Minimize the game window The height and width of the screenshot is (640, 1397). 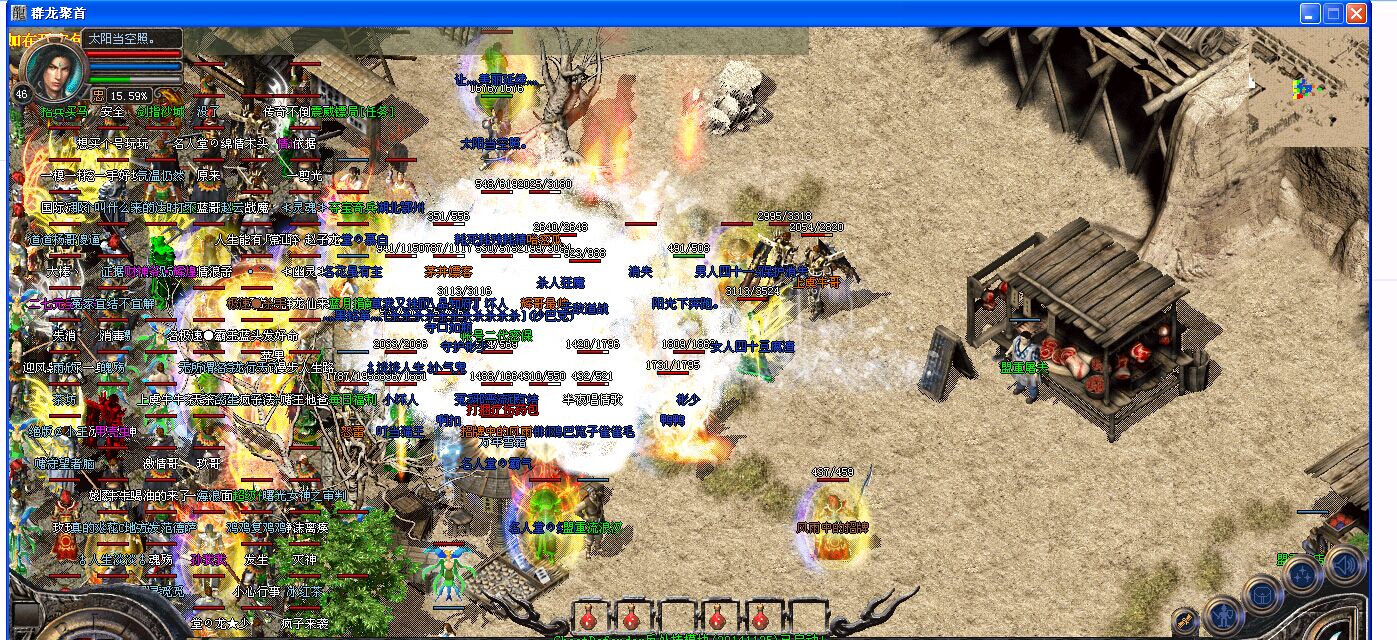point(1310,14)
